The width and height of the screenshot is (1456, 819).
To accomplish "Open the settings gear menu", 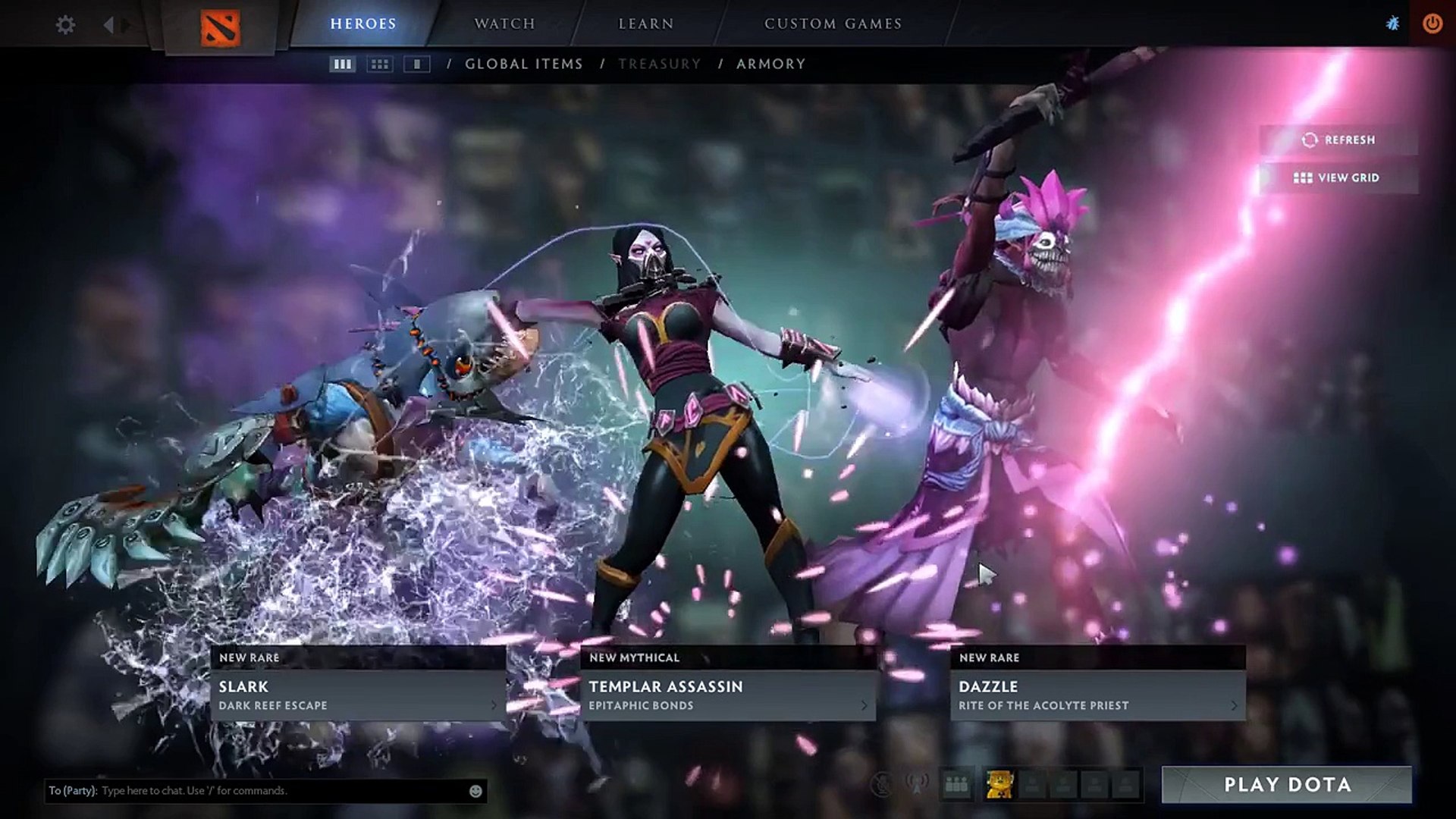I will [66, 25].
